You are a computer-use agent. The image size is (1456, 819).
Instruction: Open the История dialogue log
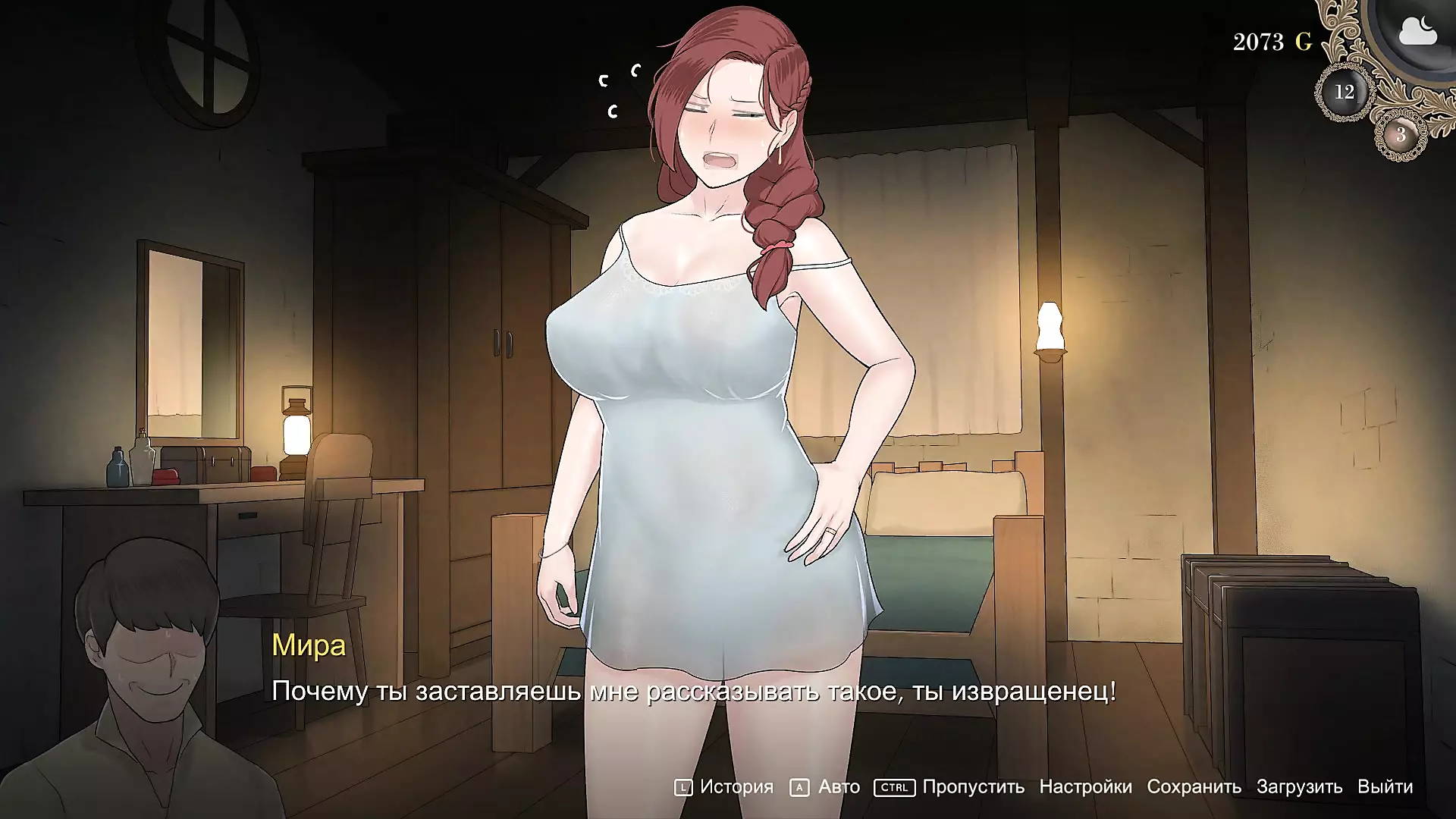point(736,787)
